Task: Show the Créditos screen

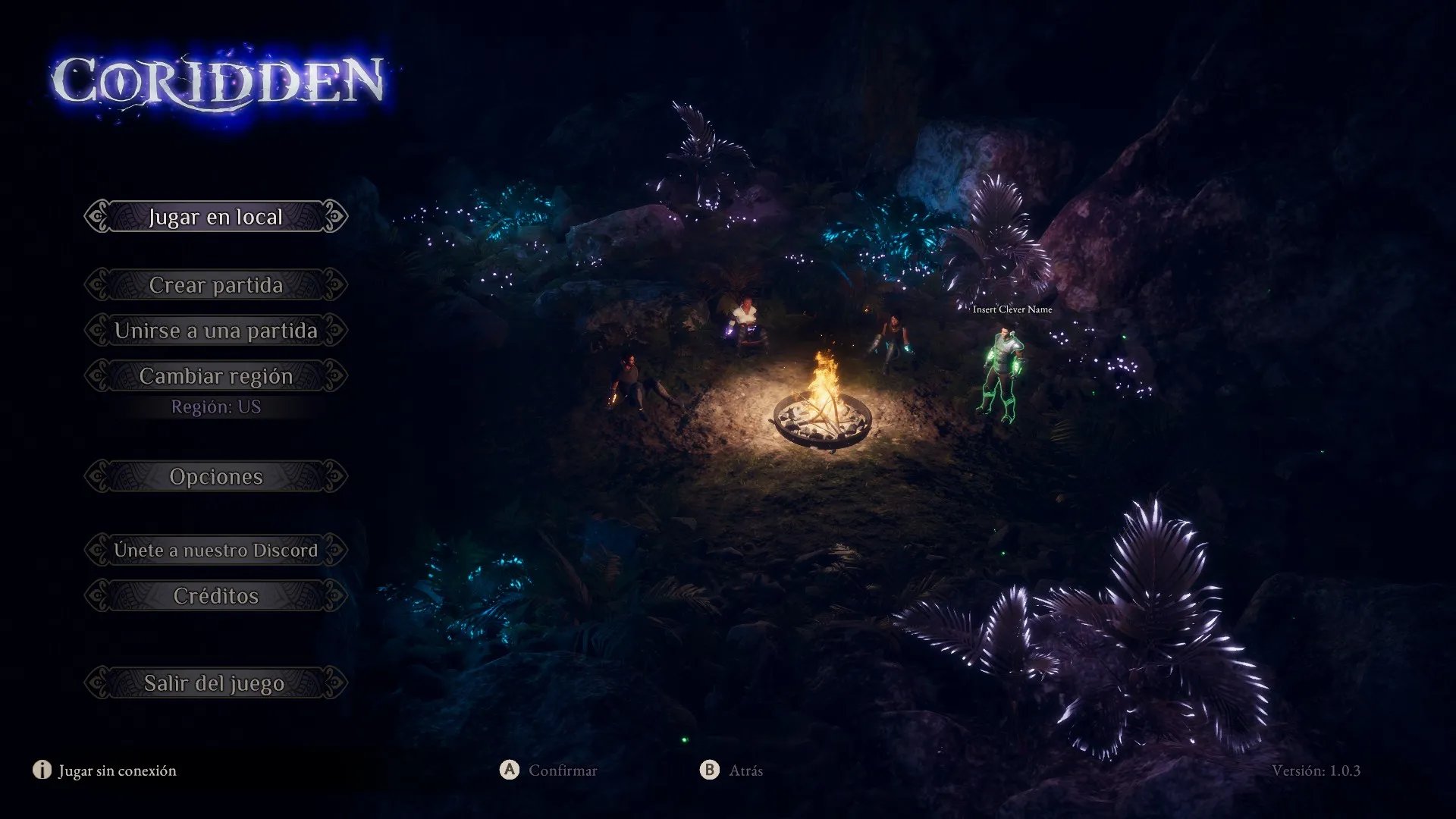Action: coord(216,596)
